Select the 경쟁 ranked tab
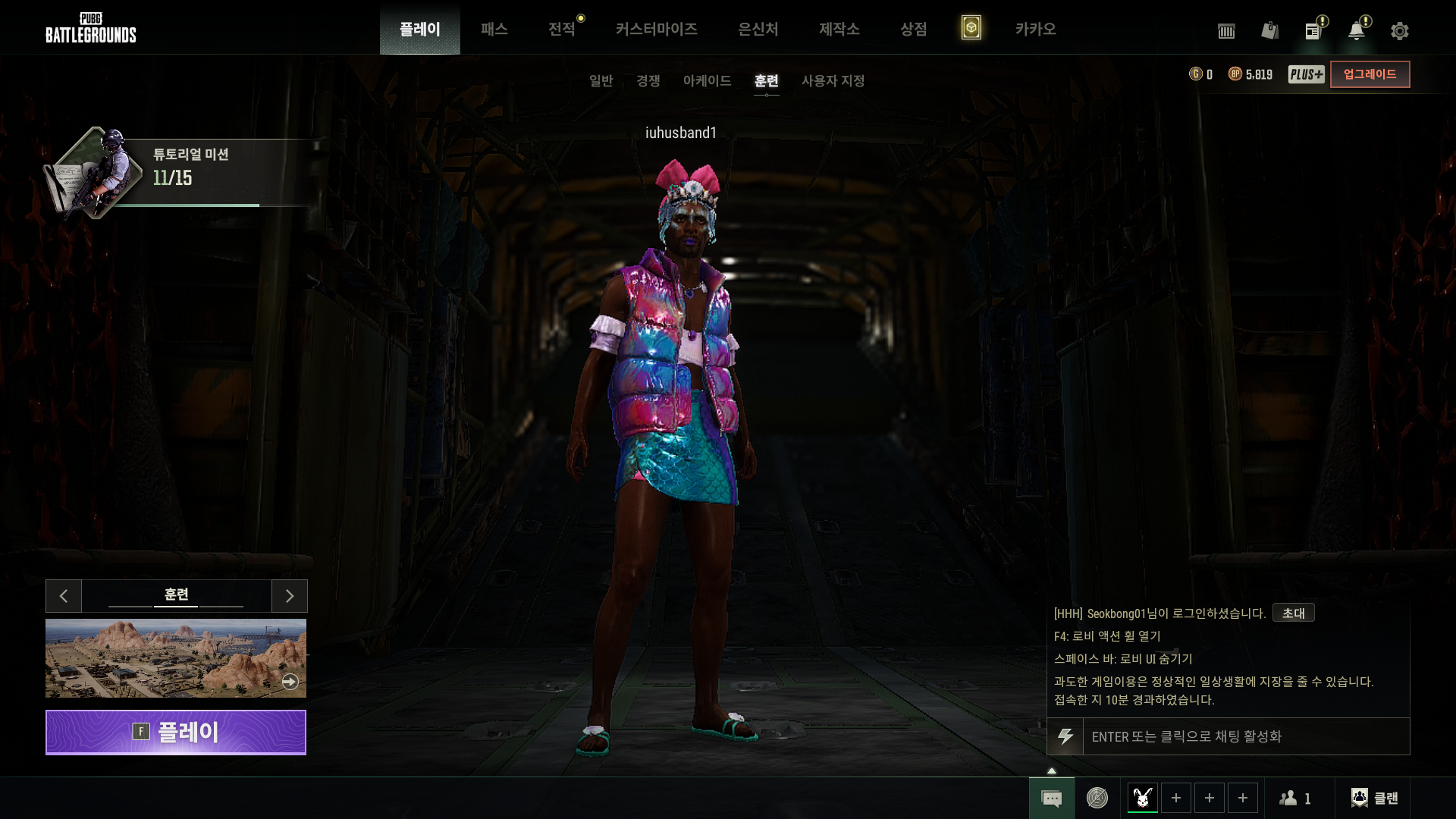Viewport: 1456px width, 819px height. coord(648,80)
